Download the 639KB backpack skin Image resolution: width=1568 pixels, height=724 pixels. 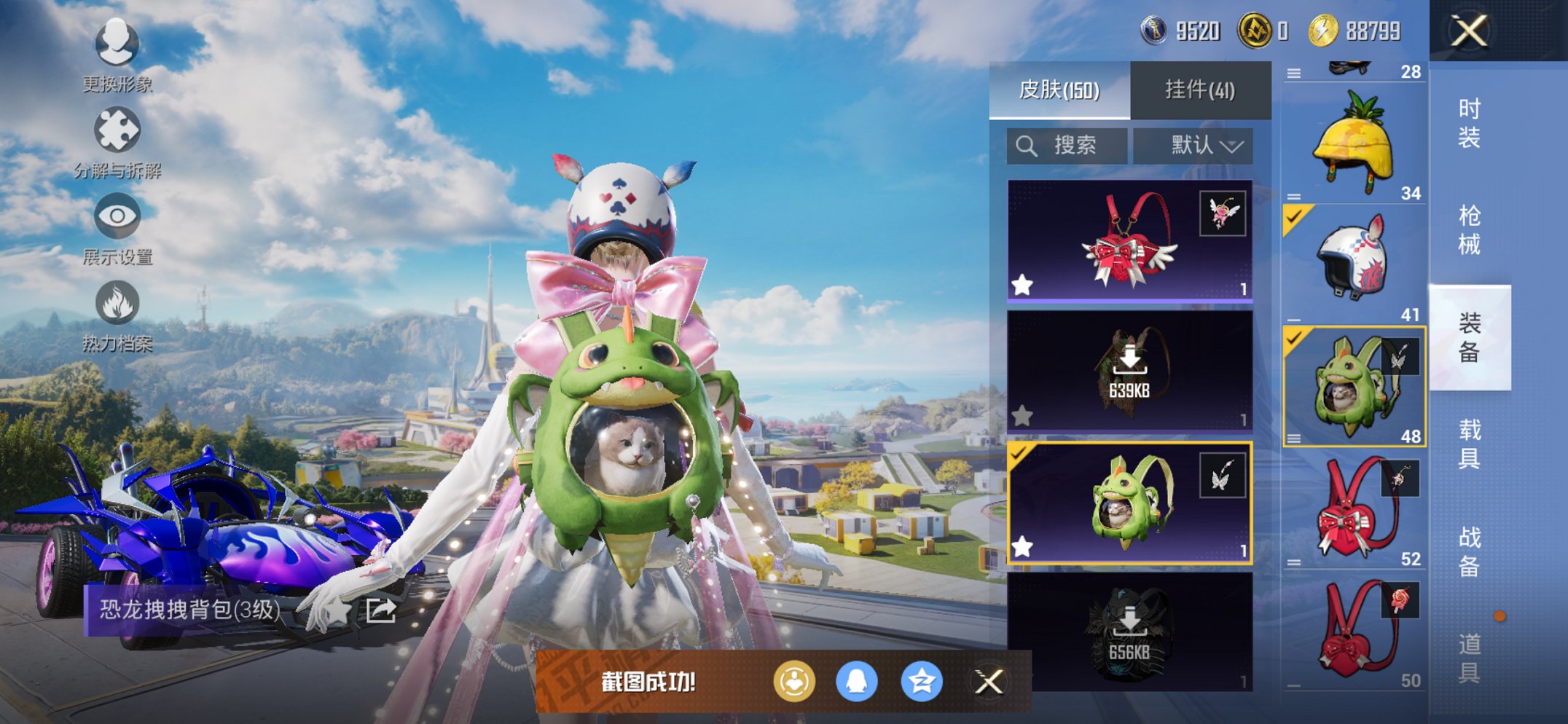tap(1129, 371)
